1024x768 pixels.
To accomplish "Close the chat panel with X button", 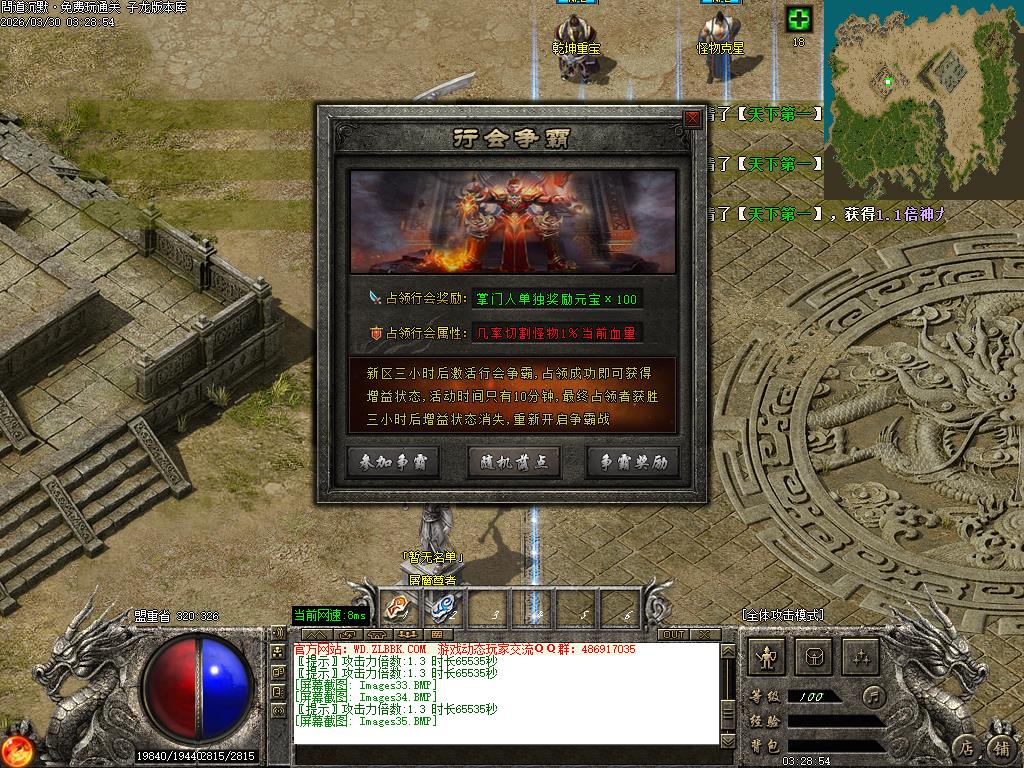I will tap(705, 634).
